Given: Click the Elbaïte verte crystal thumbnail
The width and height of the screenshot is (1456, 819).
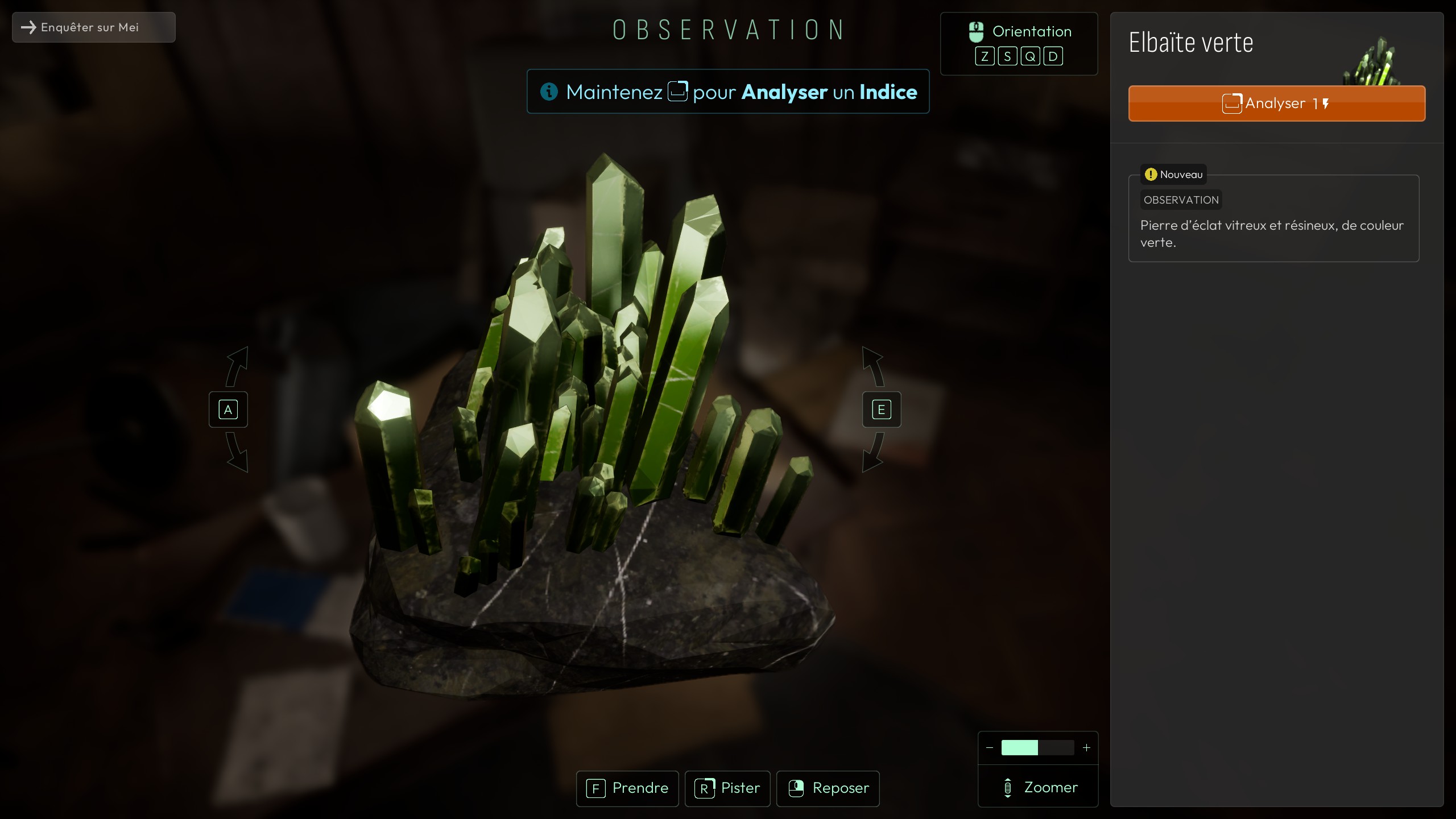Looking at the screenshot, I should click(x=1371, y=63).
